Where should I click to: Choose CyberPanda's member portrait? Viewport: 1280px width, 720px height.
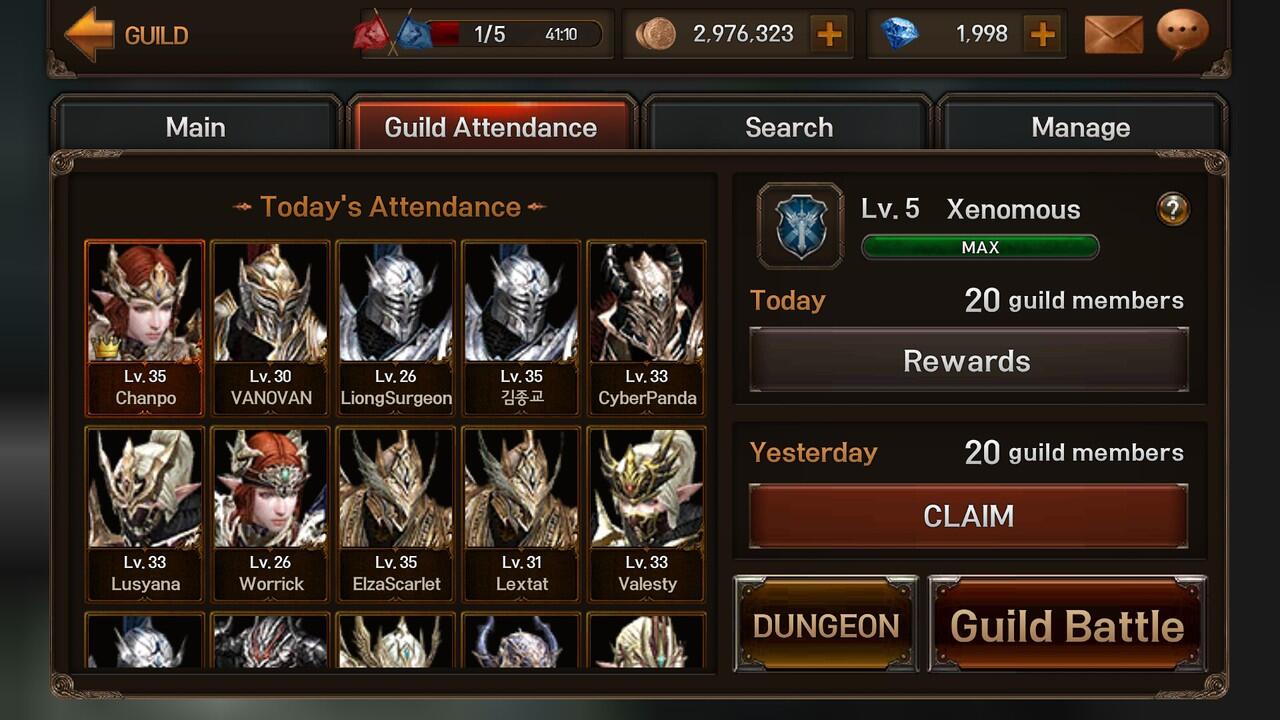(x=647, y=327)
